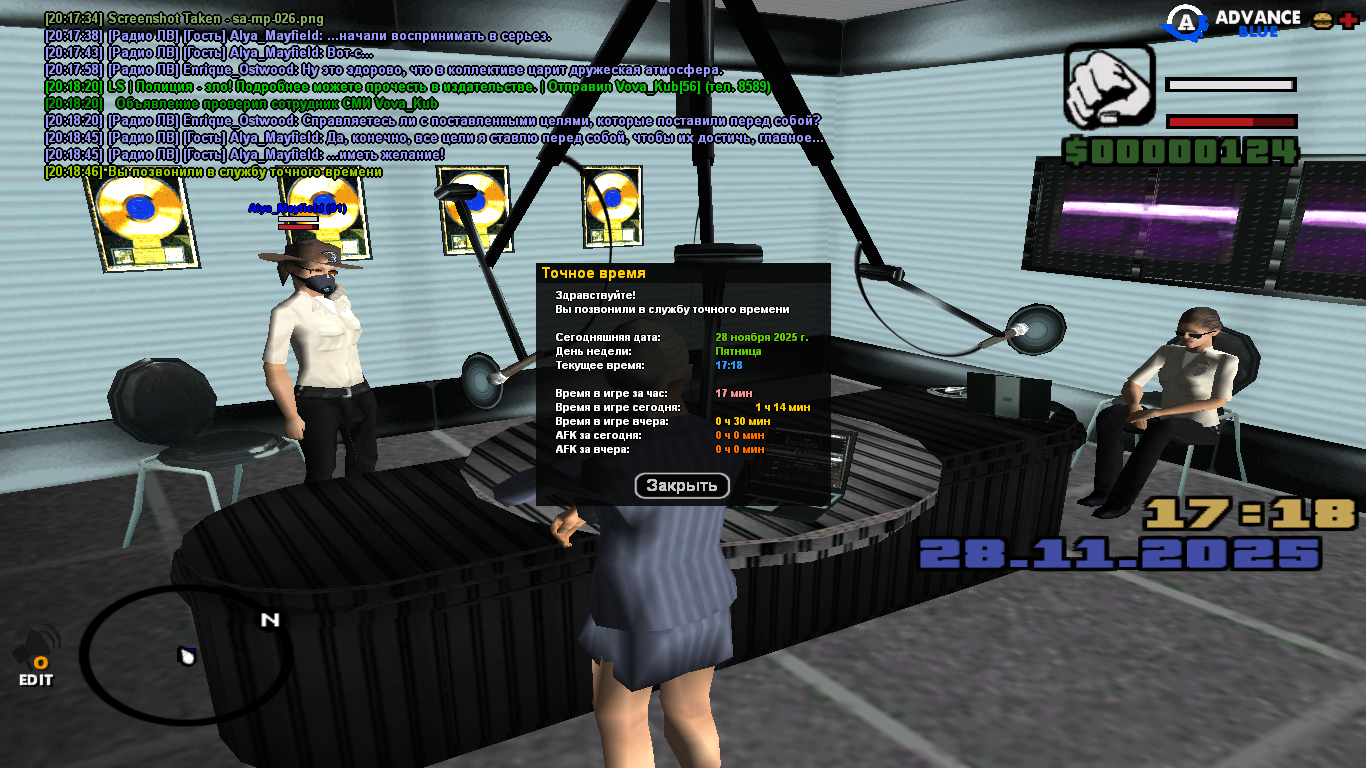The image size is (1366, 768).
Task: Click the red cross health icon
Action: pos(1348,20)
